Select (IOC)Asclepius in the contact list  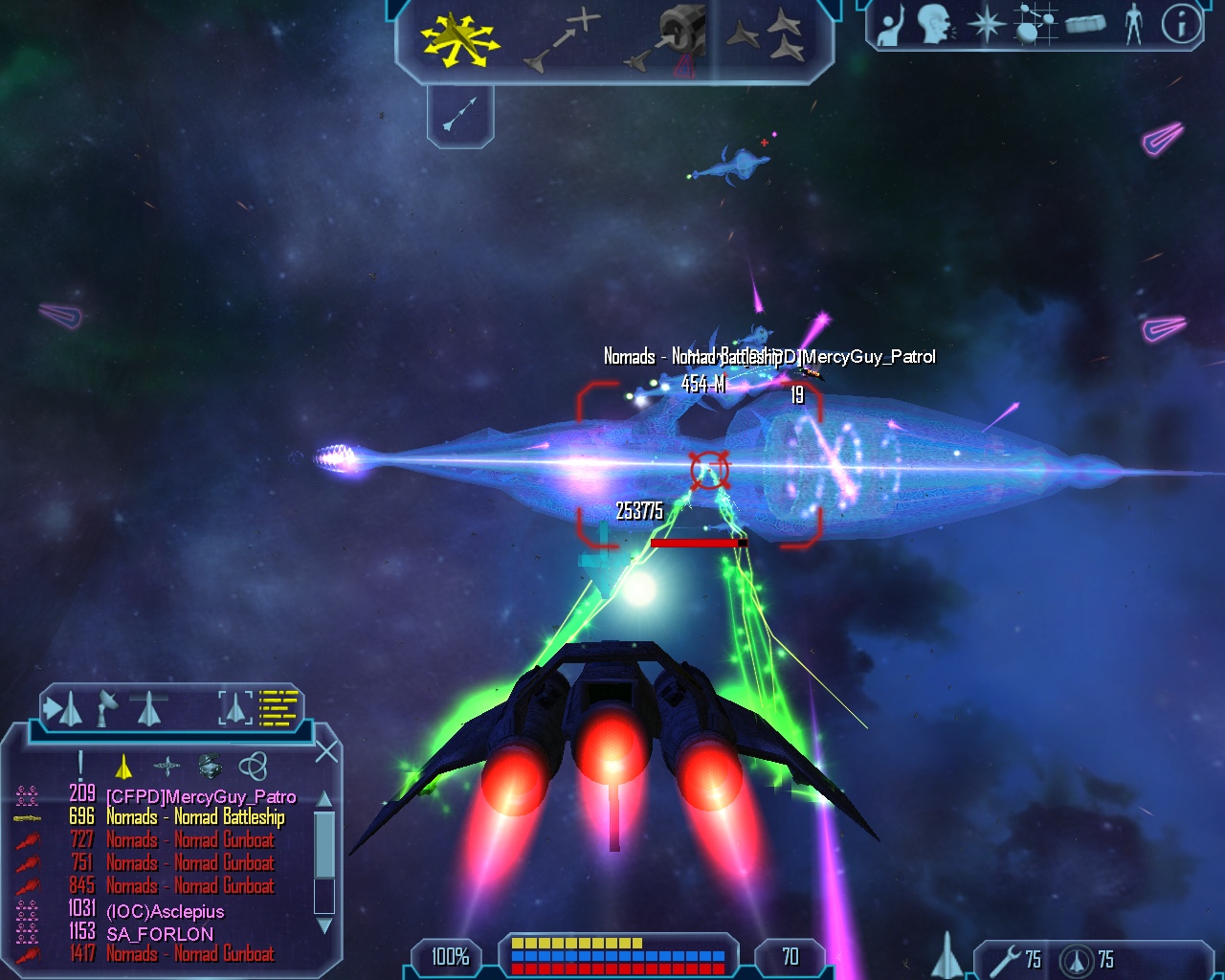165,911
